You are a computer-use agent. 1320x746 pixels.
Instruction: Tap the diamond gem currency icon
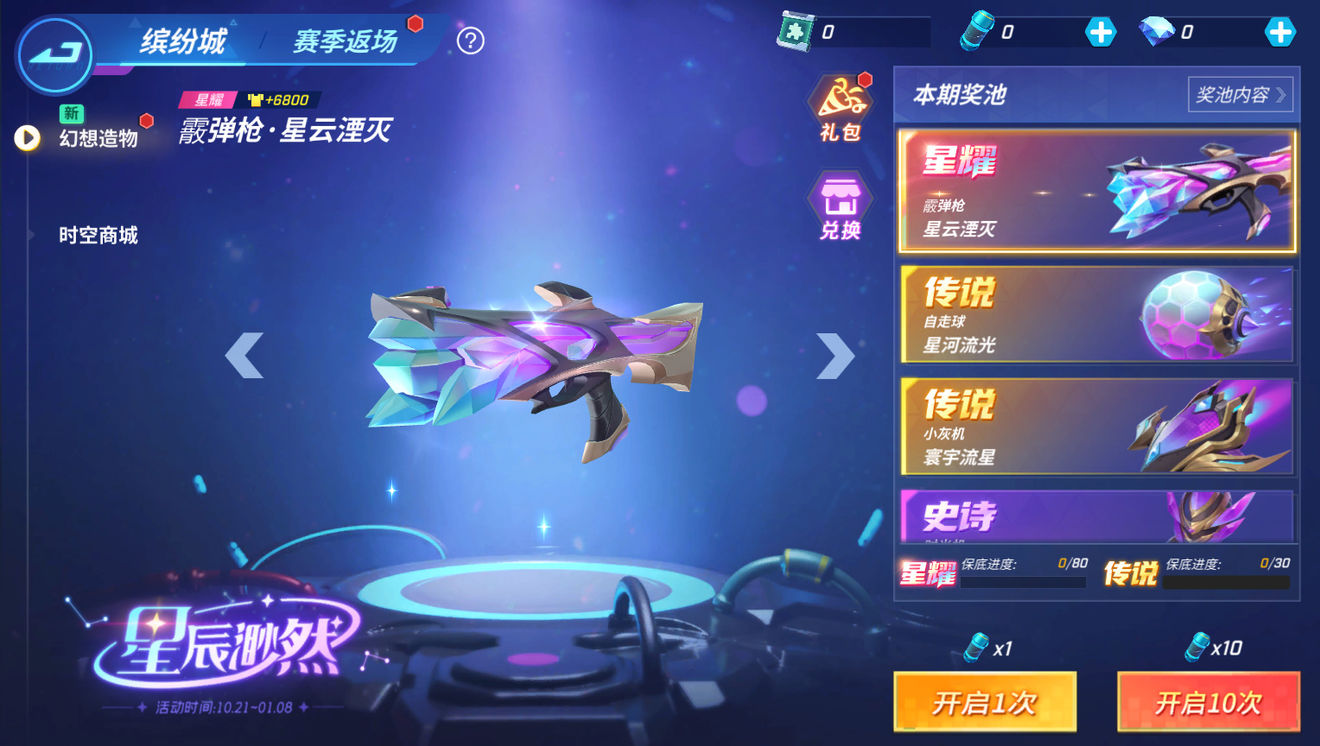click(x=1155, y=28)
